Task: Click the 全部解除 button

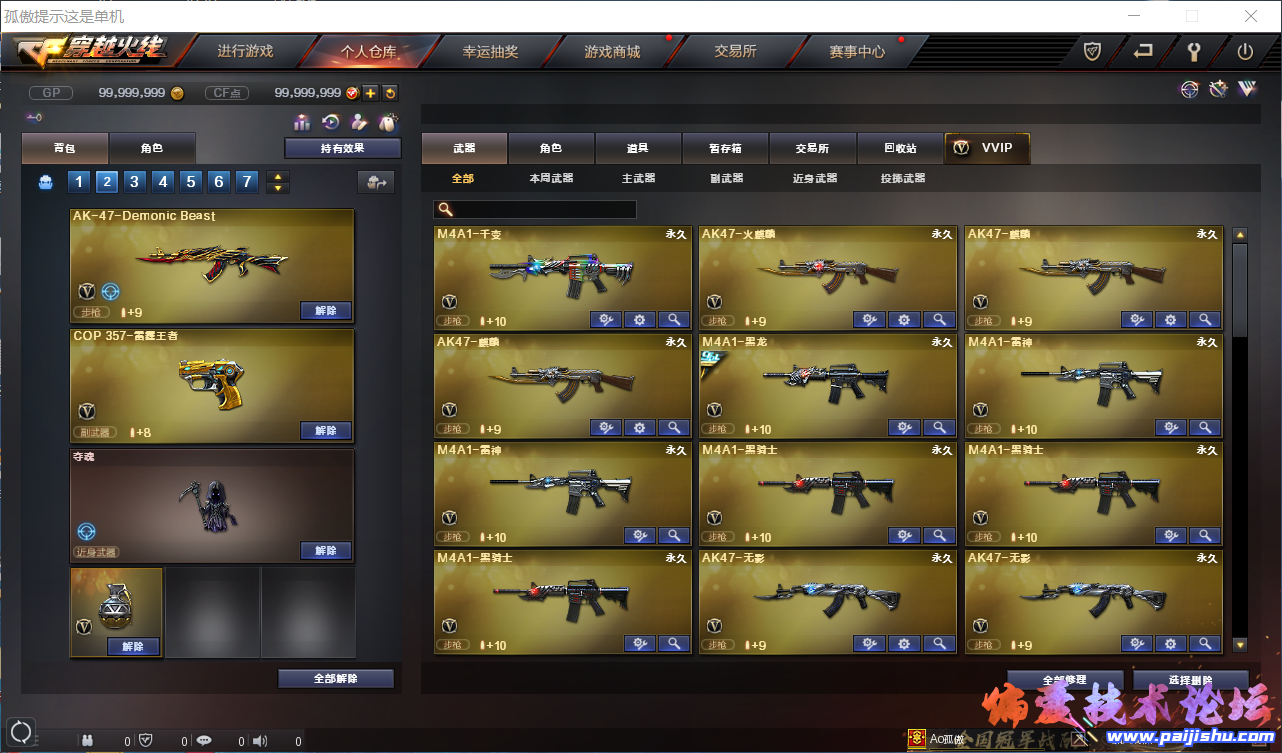Action: 336,677
